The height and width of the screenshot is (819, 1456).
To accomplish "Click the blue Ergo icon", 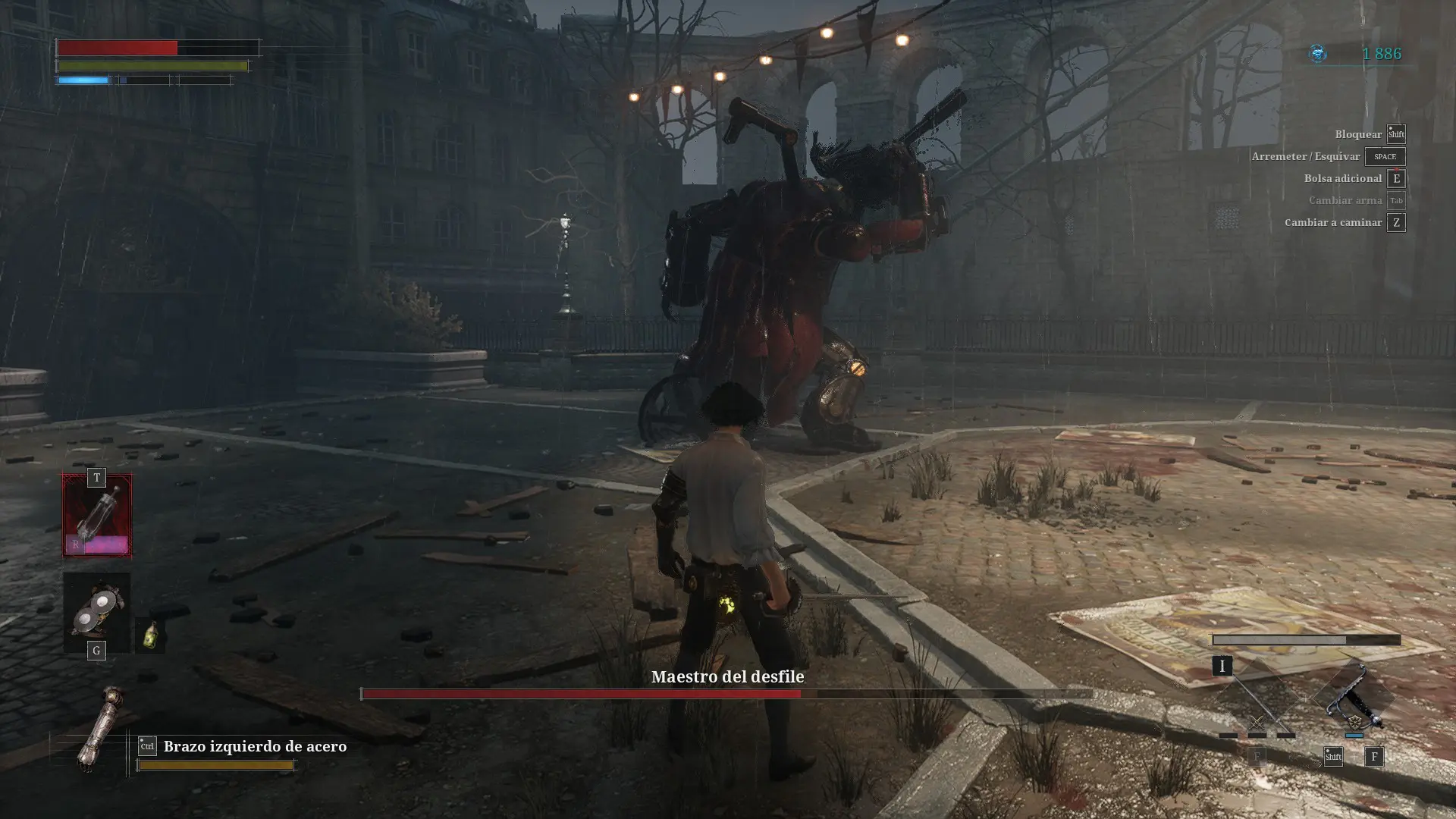I will pyautogui.click(x=1319, y=53).
